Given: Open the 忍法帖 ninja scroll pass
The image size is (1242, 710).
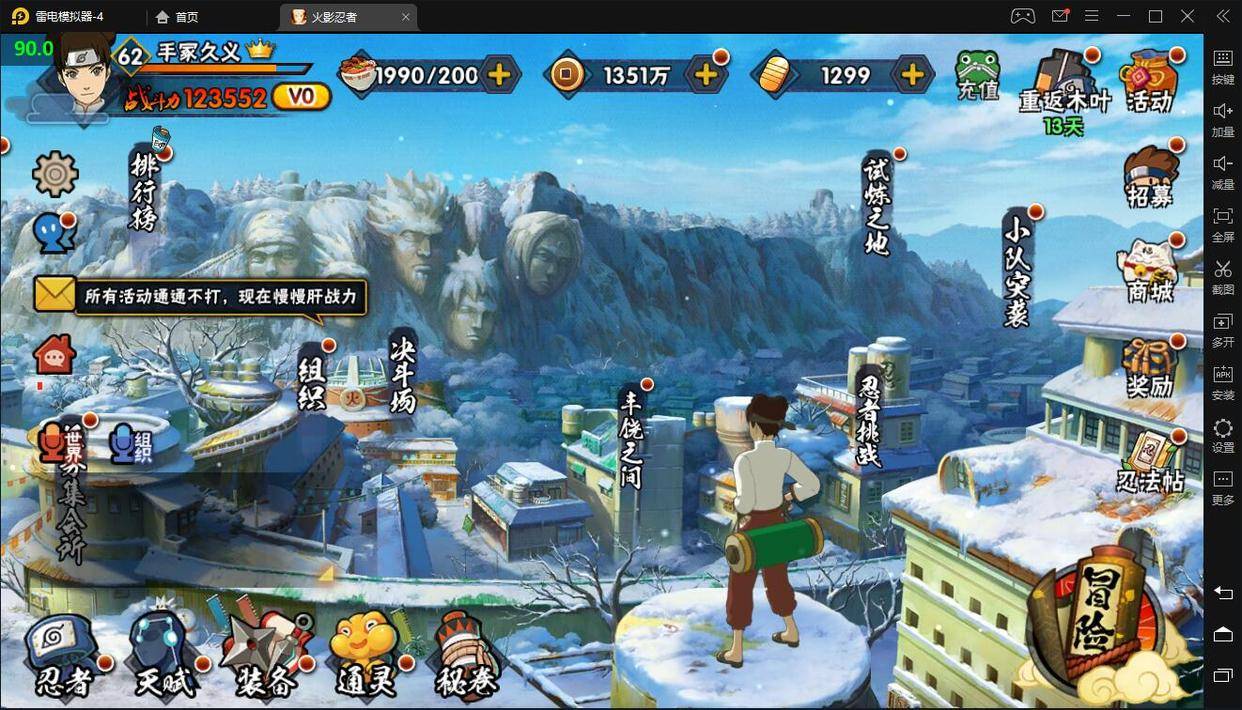Looking at the screenshot, I should pos(1150,462).
